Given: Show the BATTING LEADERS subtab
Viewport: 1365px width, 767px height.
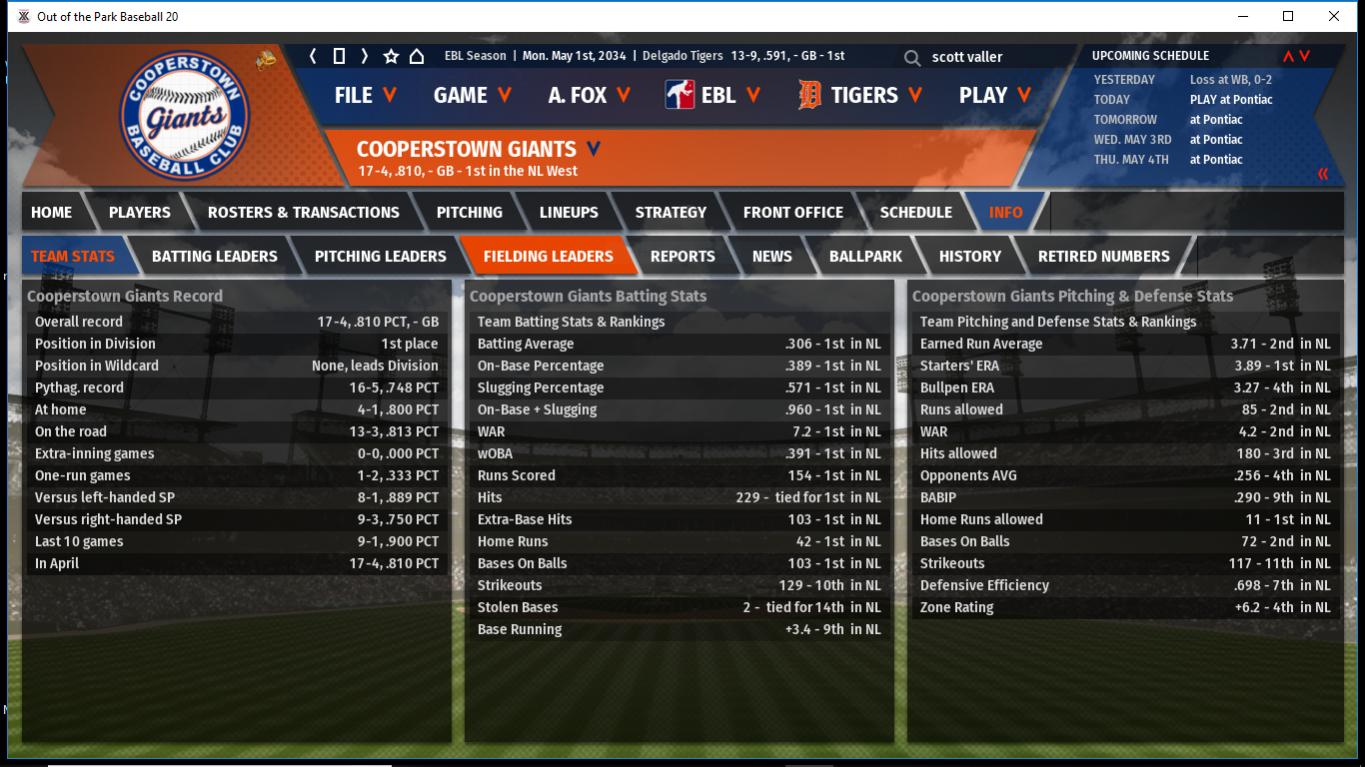Looking at the screenshot, I should point(214,256).
